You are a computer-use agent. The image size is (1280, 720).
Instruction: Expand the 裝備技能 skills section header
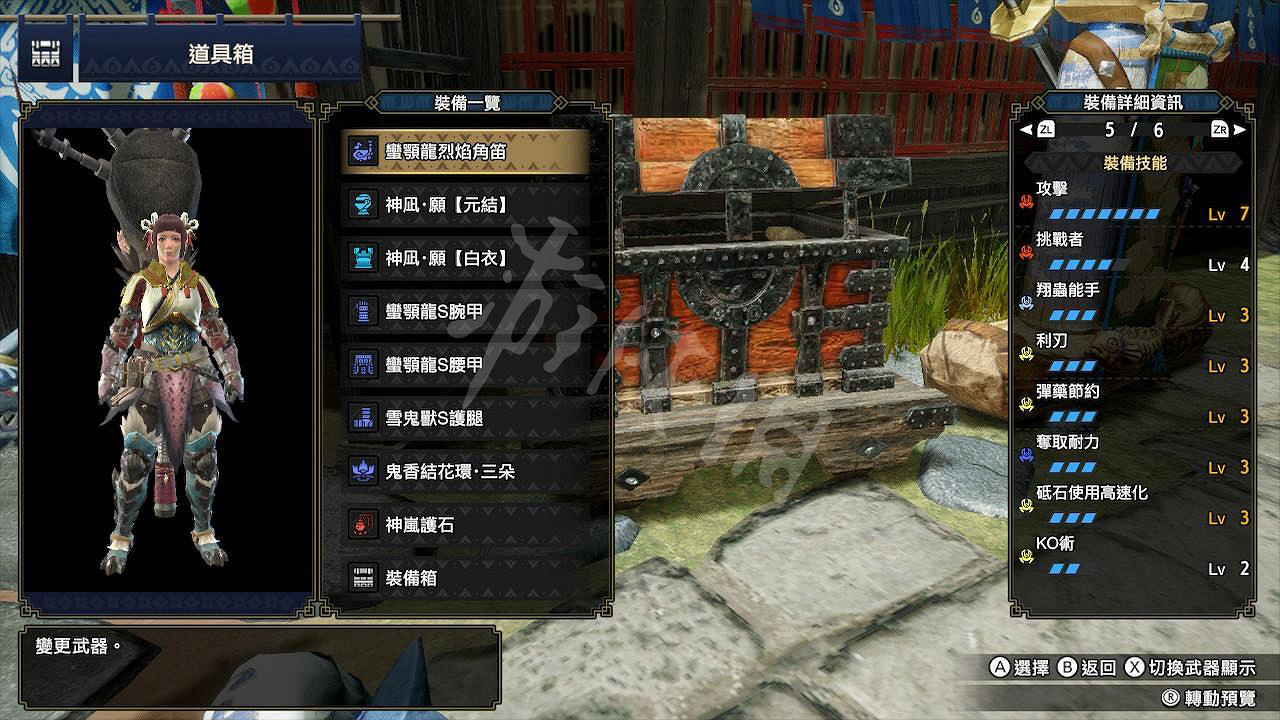pyautogui.click(x=1137, y=160)
